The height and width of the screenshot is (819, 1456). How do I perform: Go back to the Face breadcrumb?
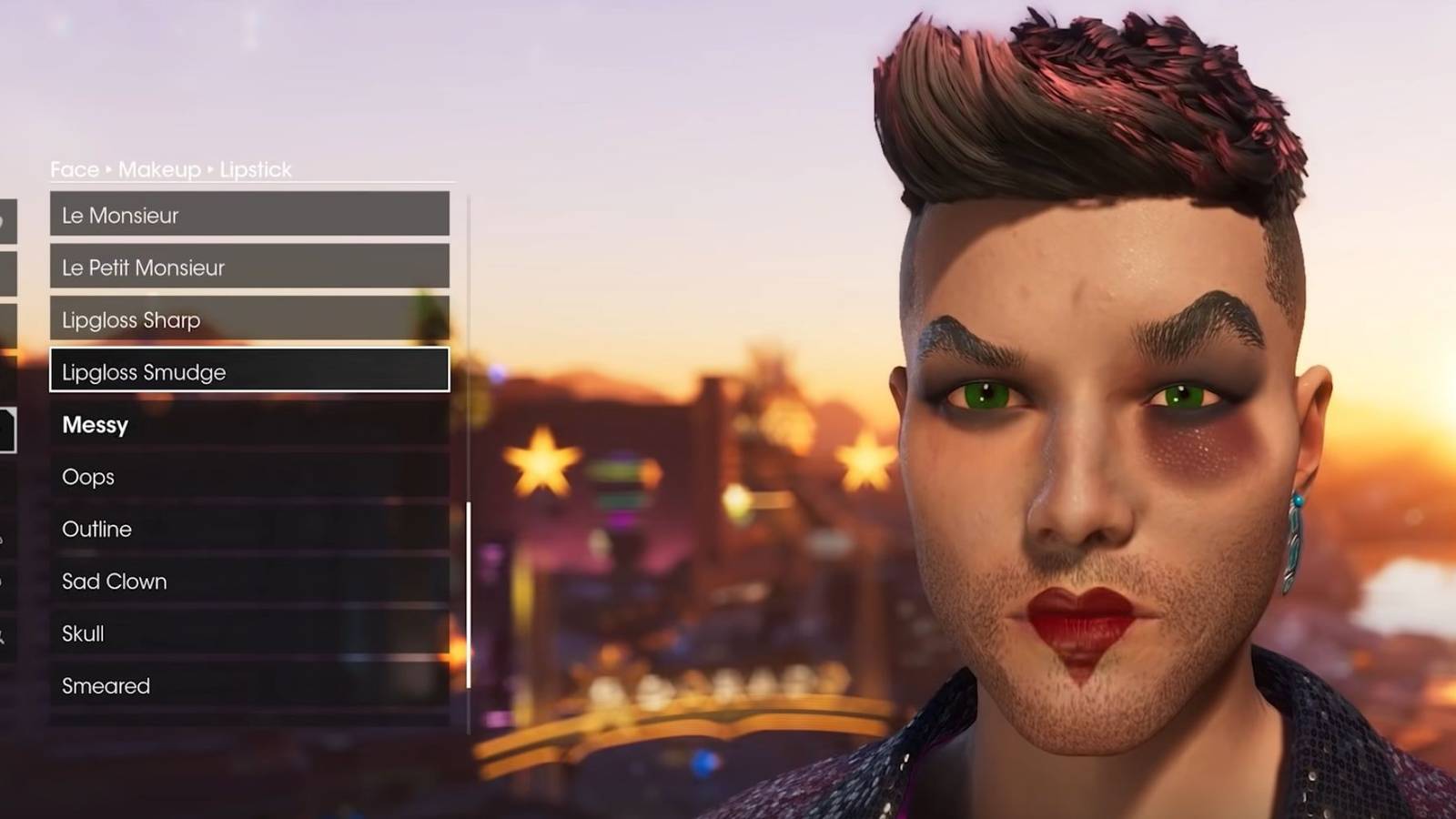[x=75, y=169]
